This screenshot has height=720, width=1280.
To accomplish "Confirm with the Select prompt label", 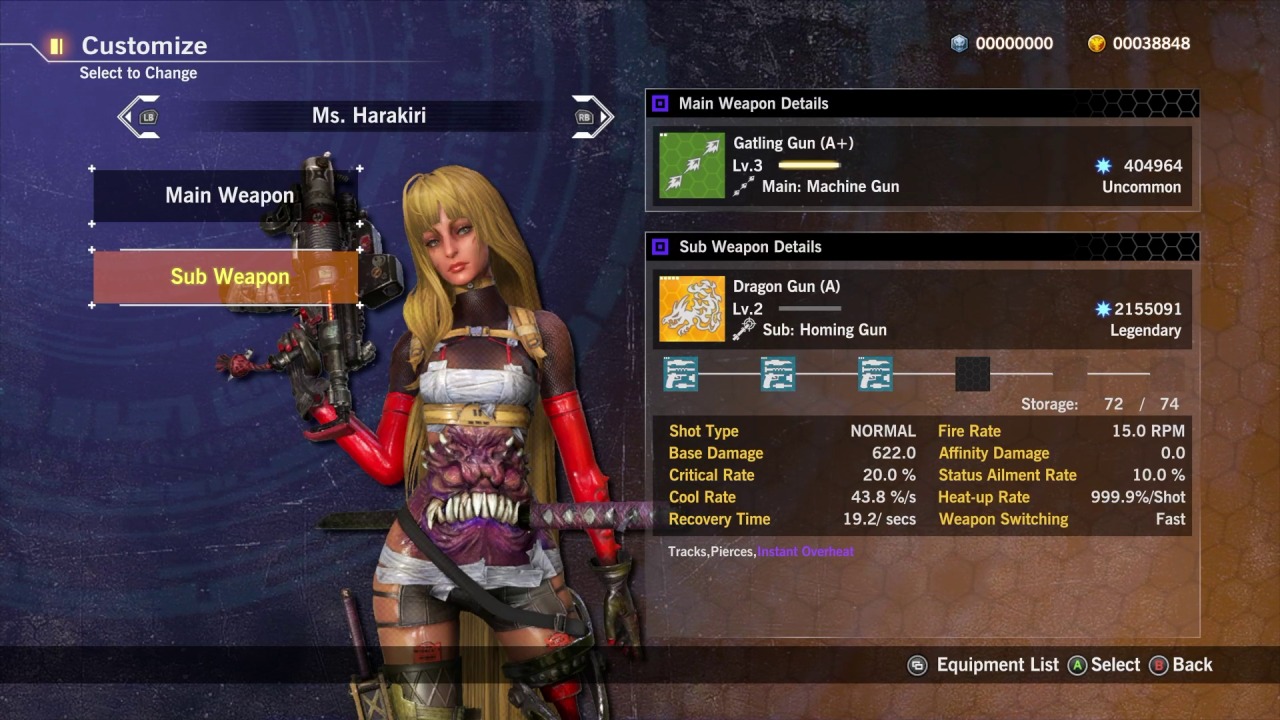I will click(x=1114, y=665).
